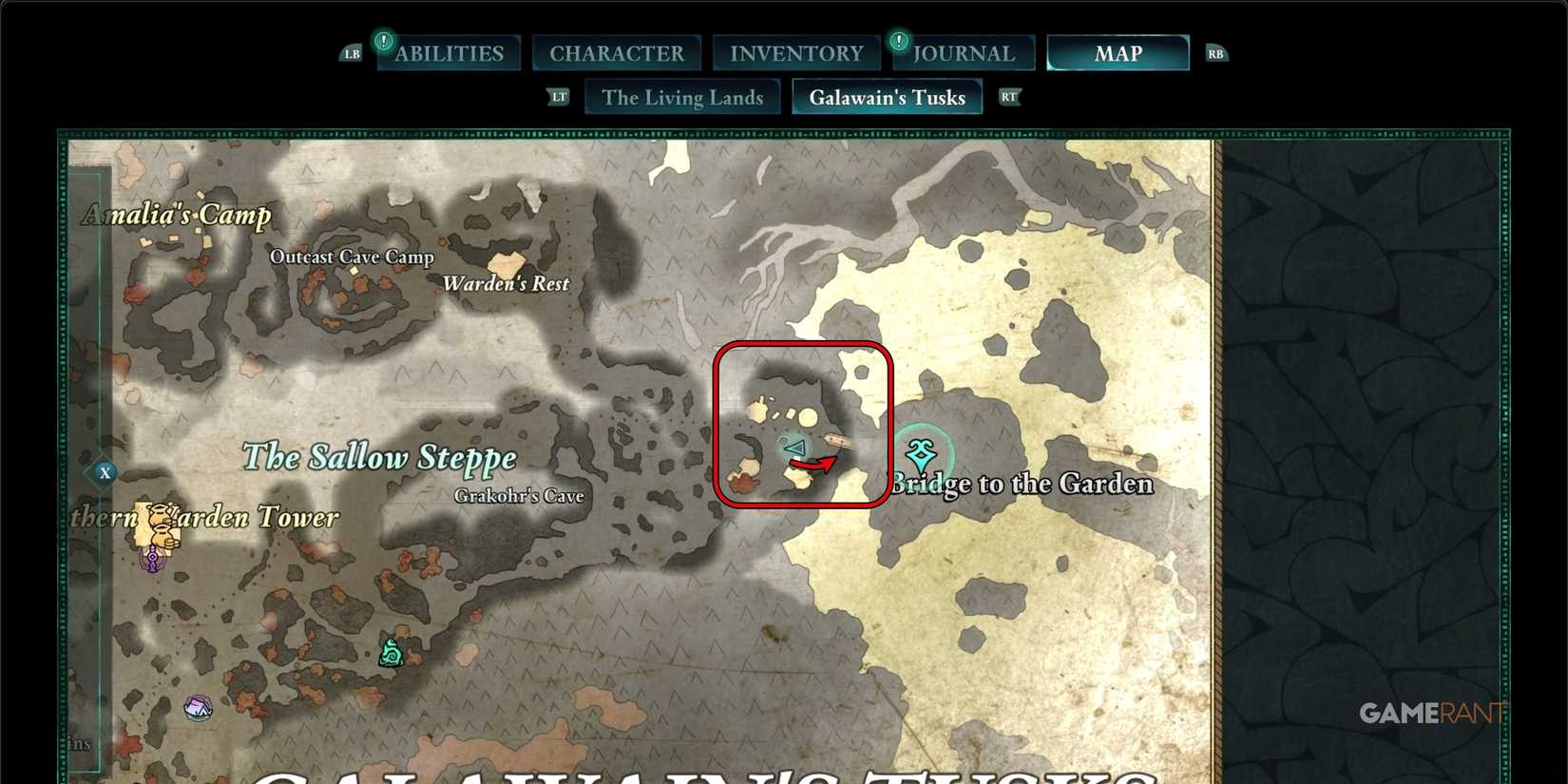Screen dimensions: 1568x784
Task: Click the LB shoulder button prompt
Action: (x=351, y=53)
